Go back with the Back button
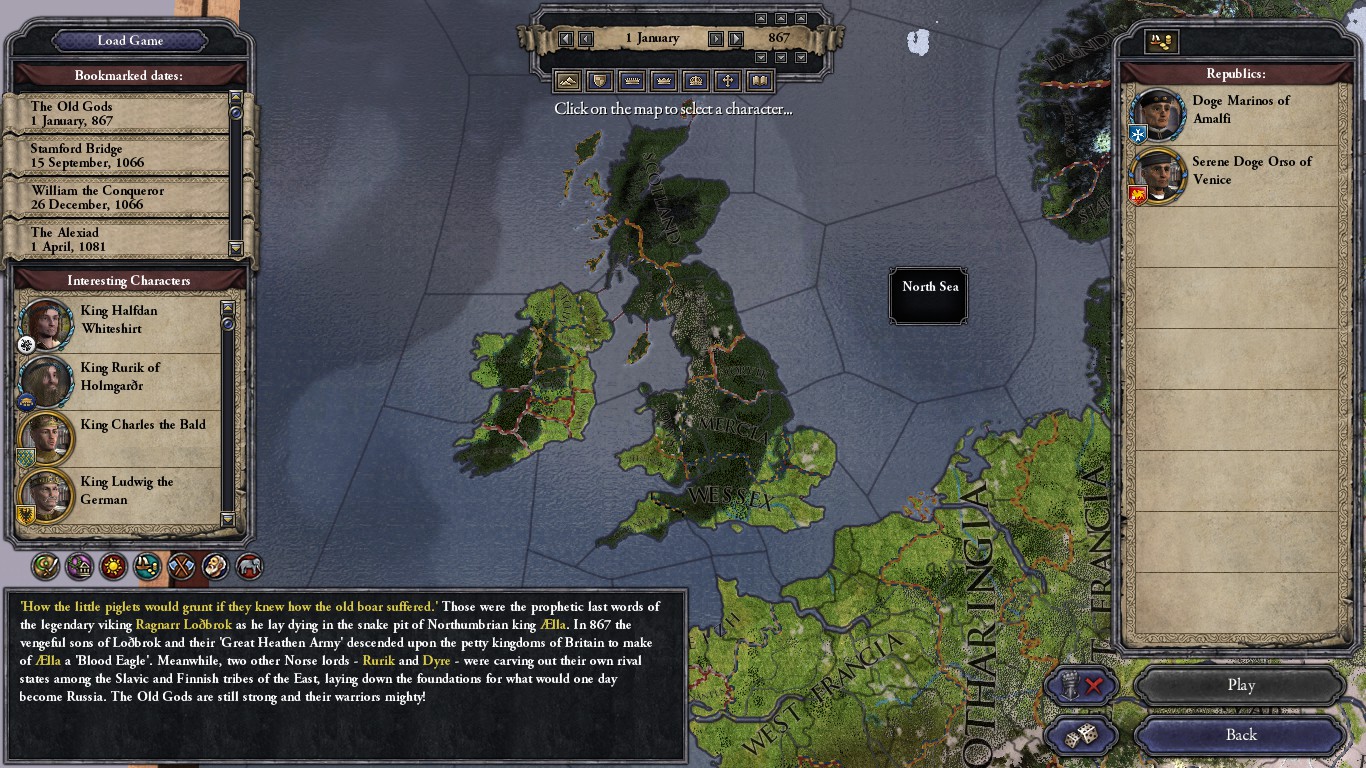This screenshot has width=1366, height=768. pyautogui.click(x=1240, y=735)
